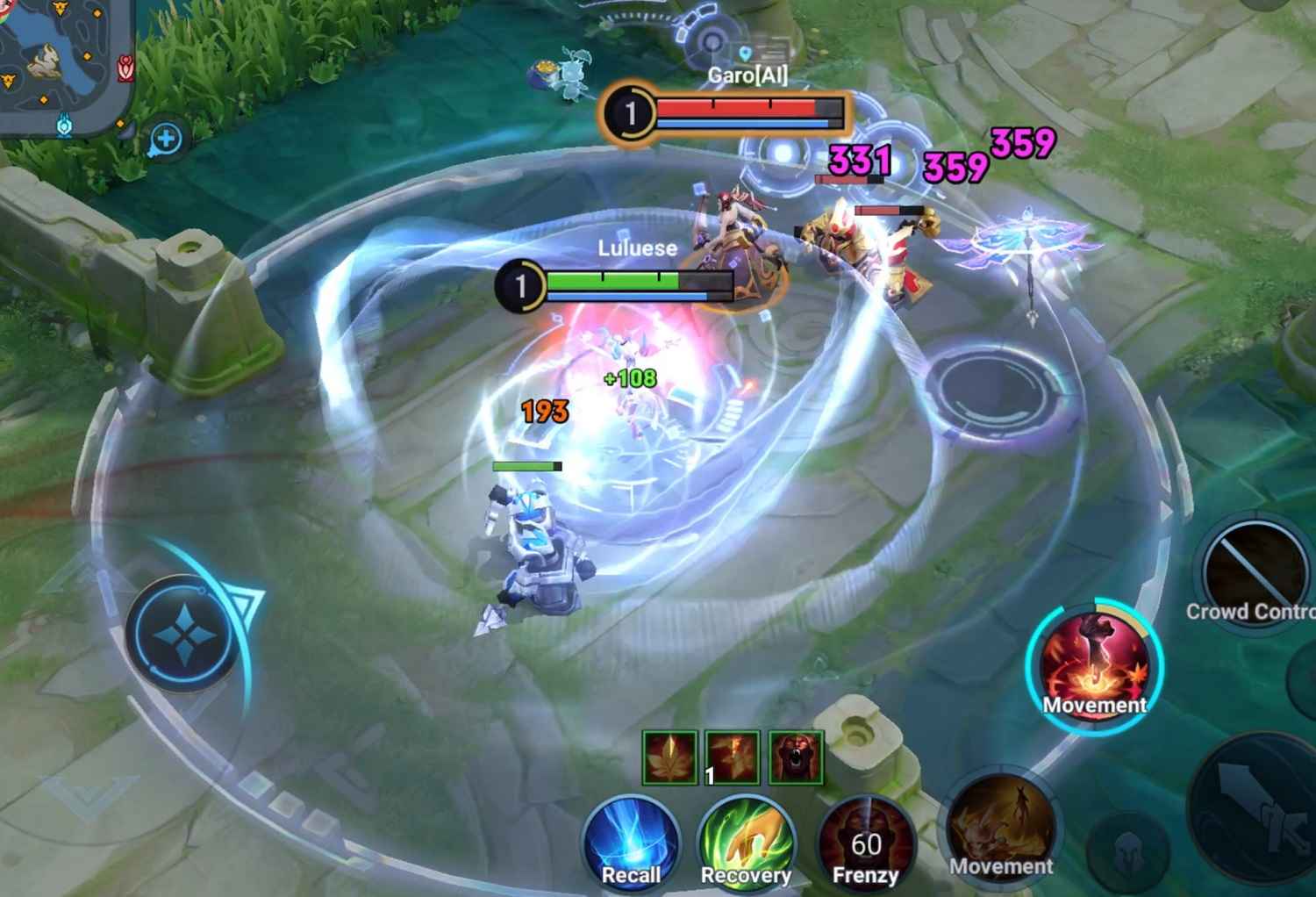Activate the Frenzy spell on cooldown

pos(865,845)
